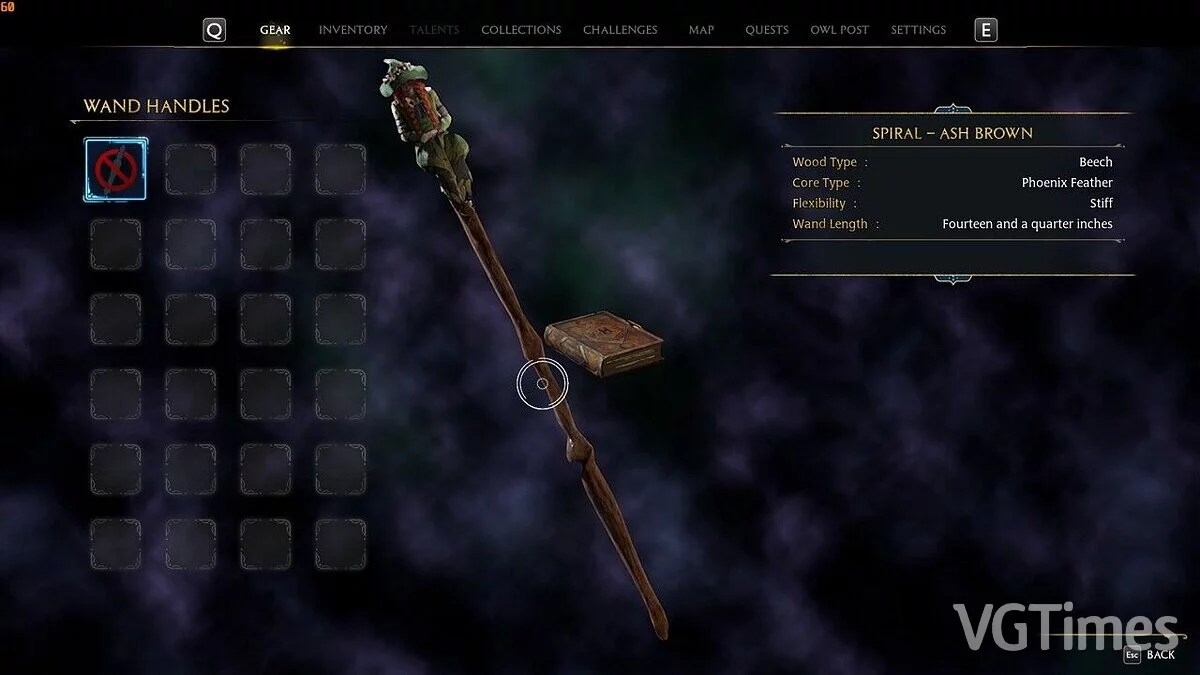View the Quests tab
The height and width of the screenshot is (675, 1200).
(x=767, y=30)
